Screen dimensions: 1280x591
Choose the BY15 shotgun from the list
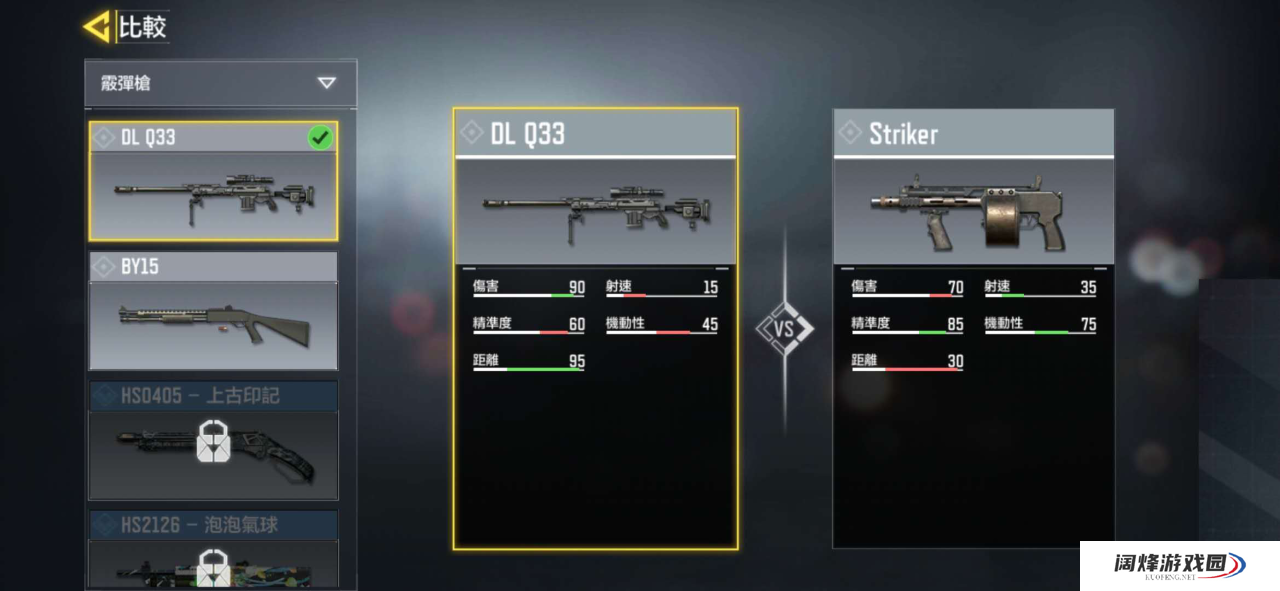pyautogui.click(x=213, y=311)
